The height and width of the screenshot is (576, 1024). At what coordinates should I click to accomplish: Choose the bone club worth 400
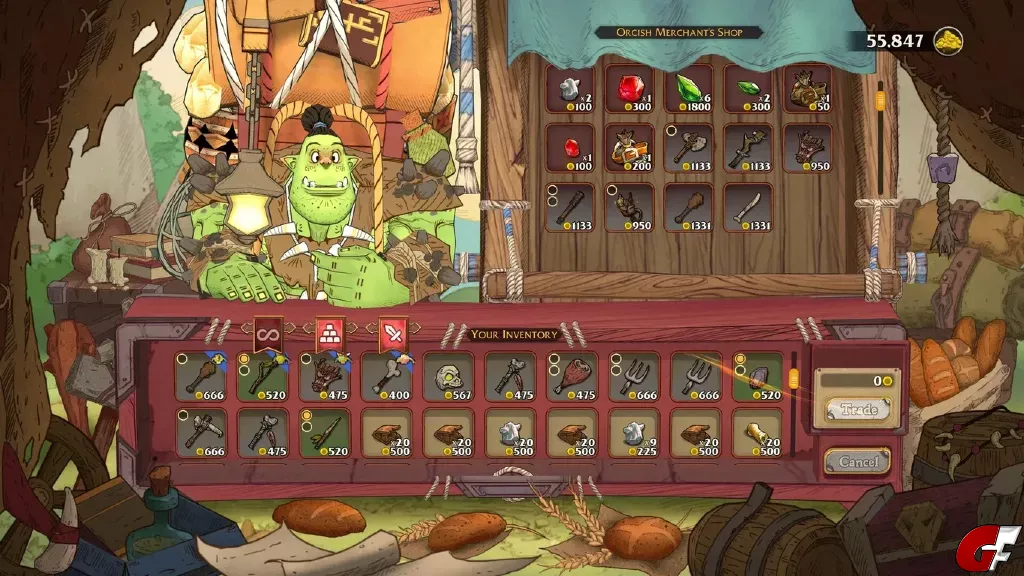tap(386, 376)
